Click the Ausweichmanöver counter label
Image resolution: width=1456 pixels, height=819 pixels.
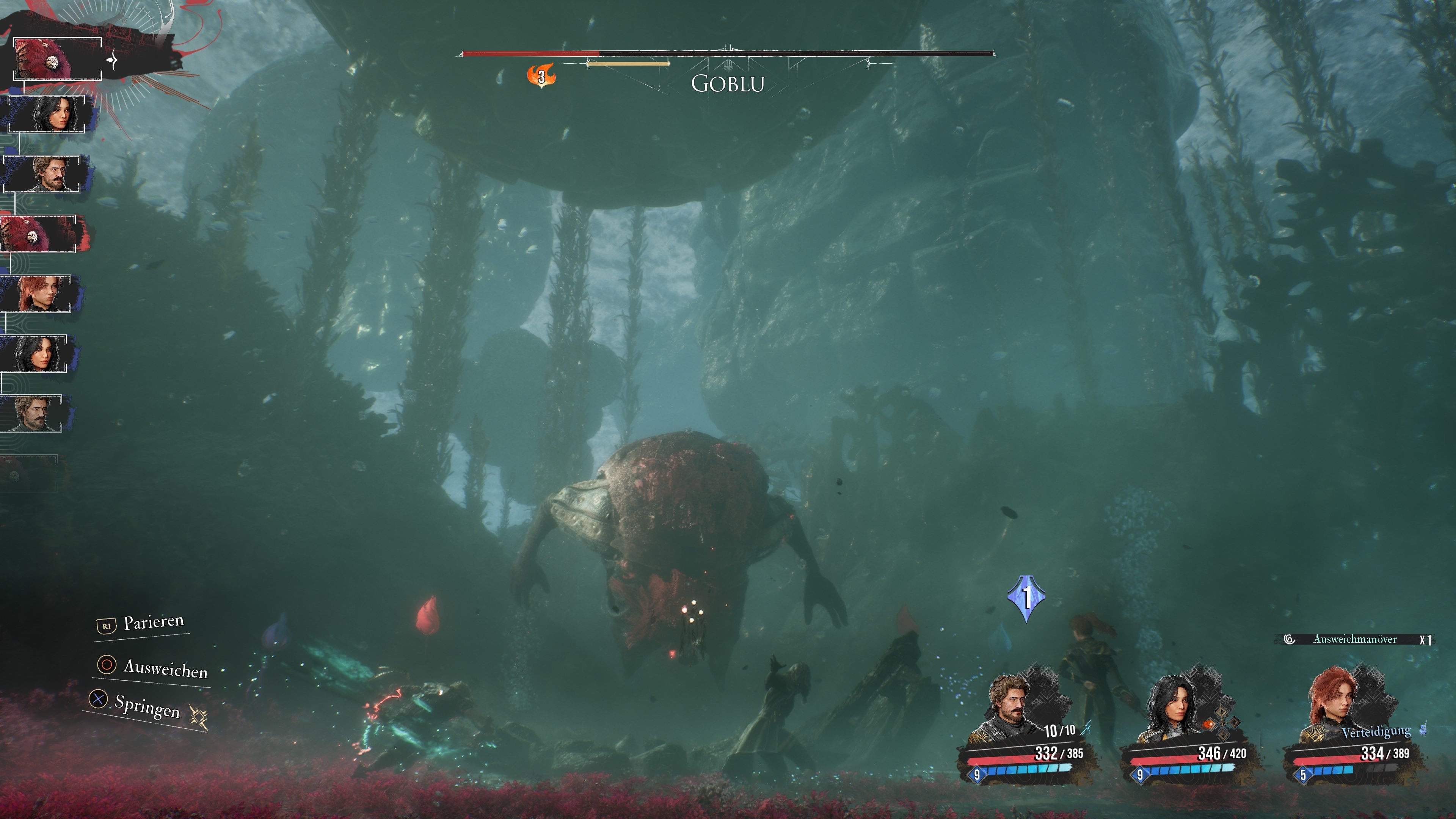(1355, 639)
